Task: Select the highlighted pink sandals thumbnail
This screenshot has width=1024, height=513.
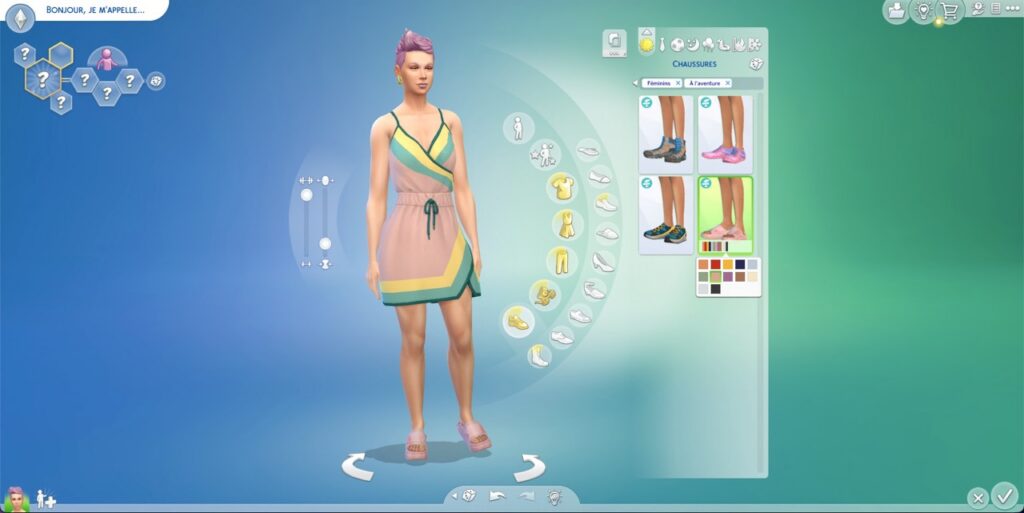Action: tap(724, 210)
